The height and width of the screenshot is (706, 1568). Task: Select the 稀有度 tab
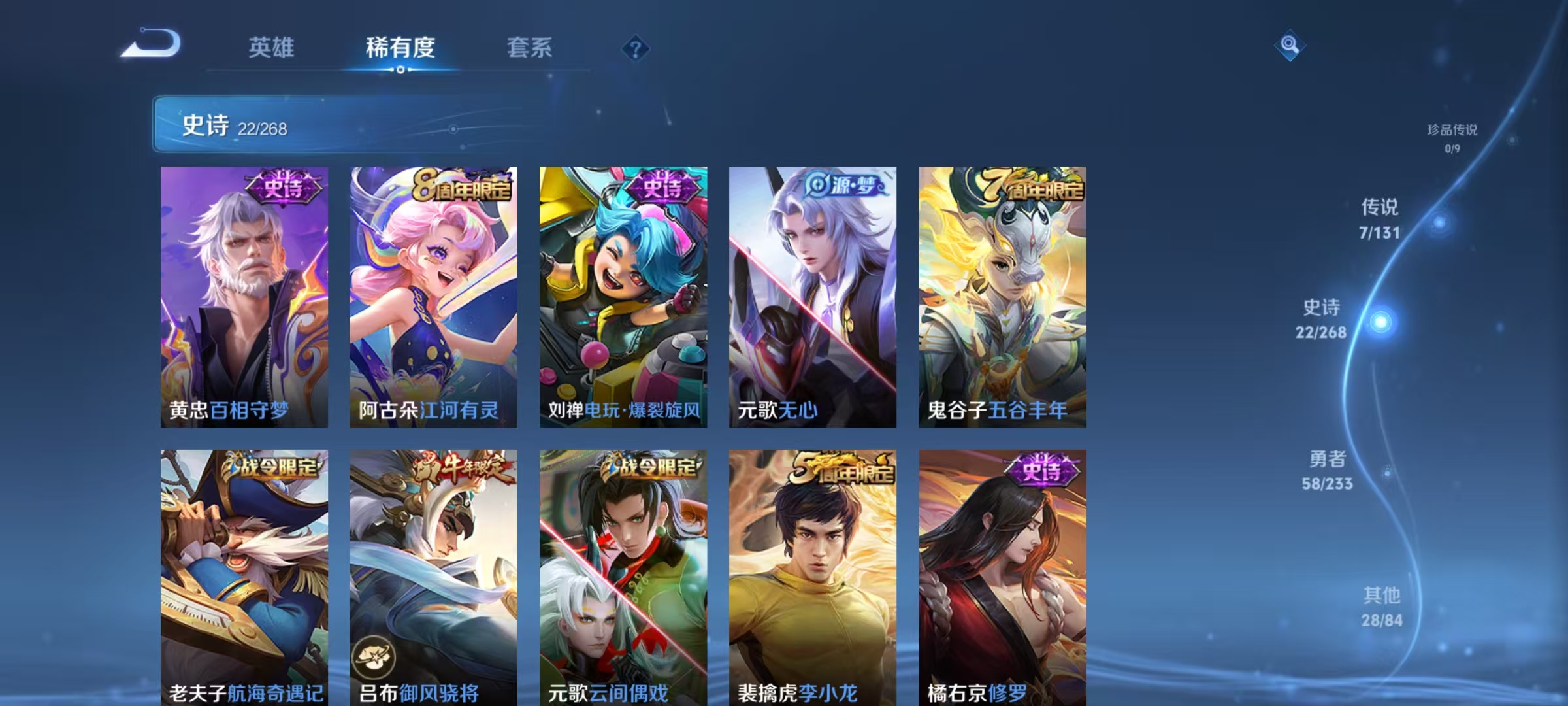pyautogui.click(x=400, y=47)
